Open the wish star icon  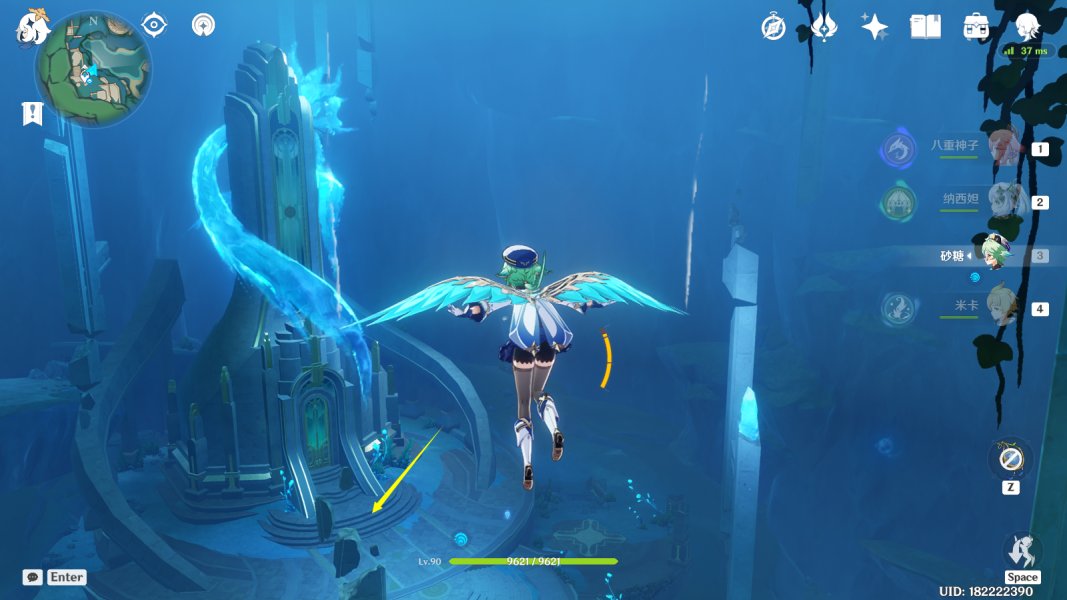(875, 27)
